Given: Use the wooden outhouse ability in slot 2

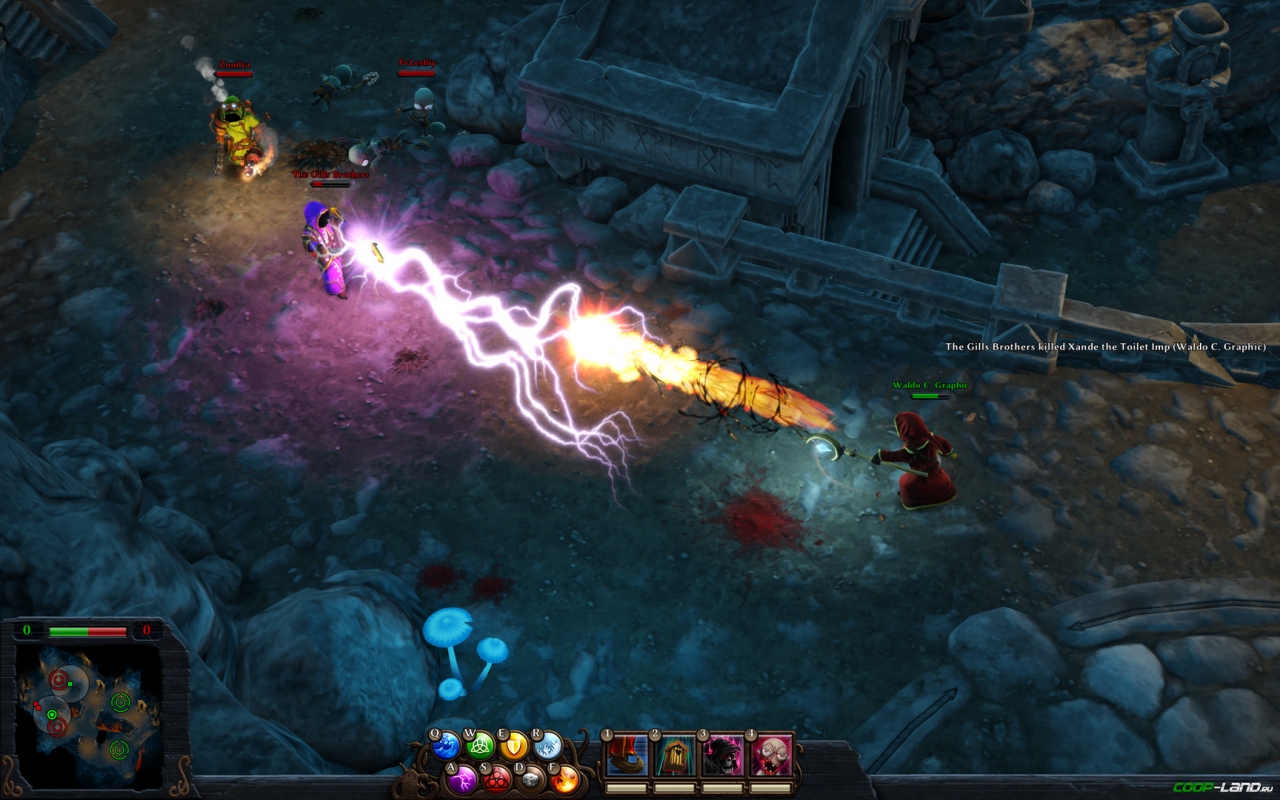Looking at the screenshot, I should click(674, 755).
